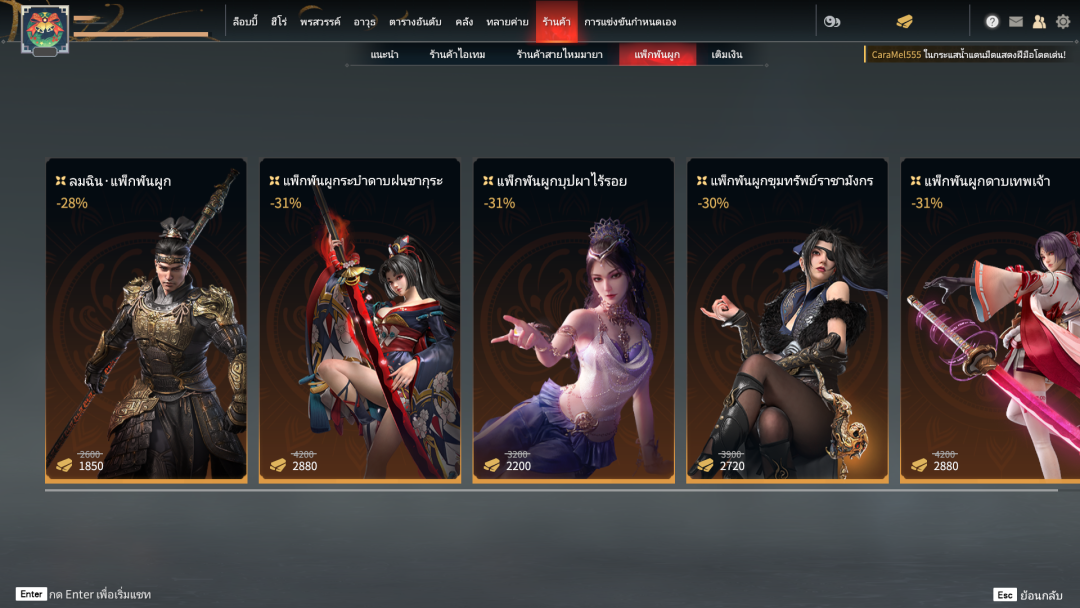The height and width of the screenshot is (608, 1080).
Task: Open the ร้านค้าสายไหมมายา shop tab
Action: click(559, 55)
